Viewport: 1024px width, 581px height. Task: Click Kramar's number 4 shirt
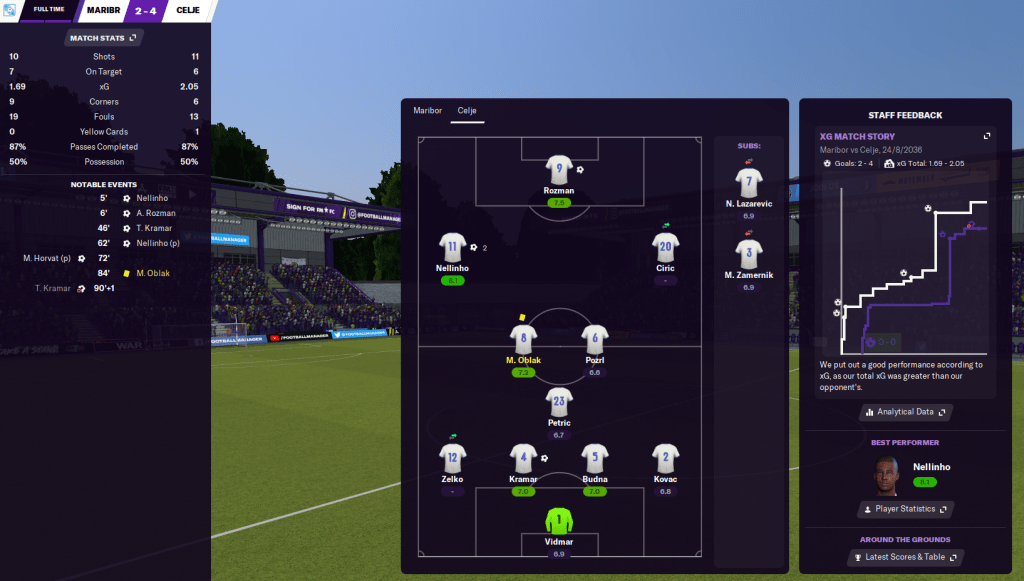[523, 458]
